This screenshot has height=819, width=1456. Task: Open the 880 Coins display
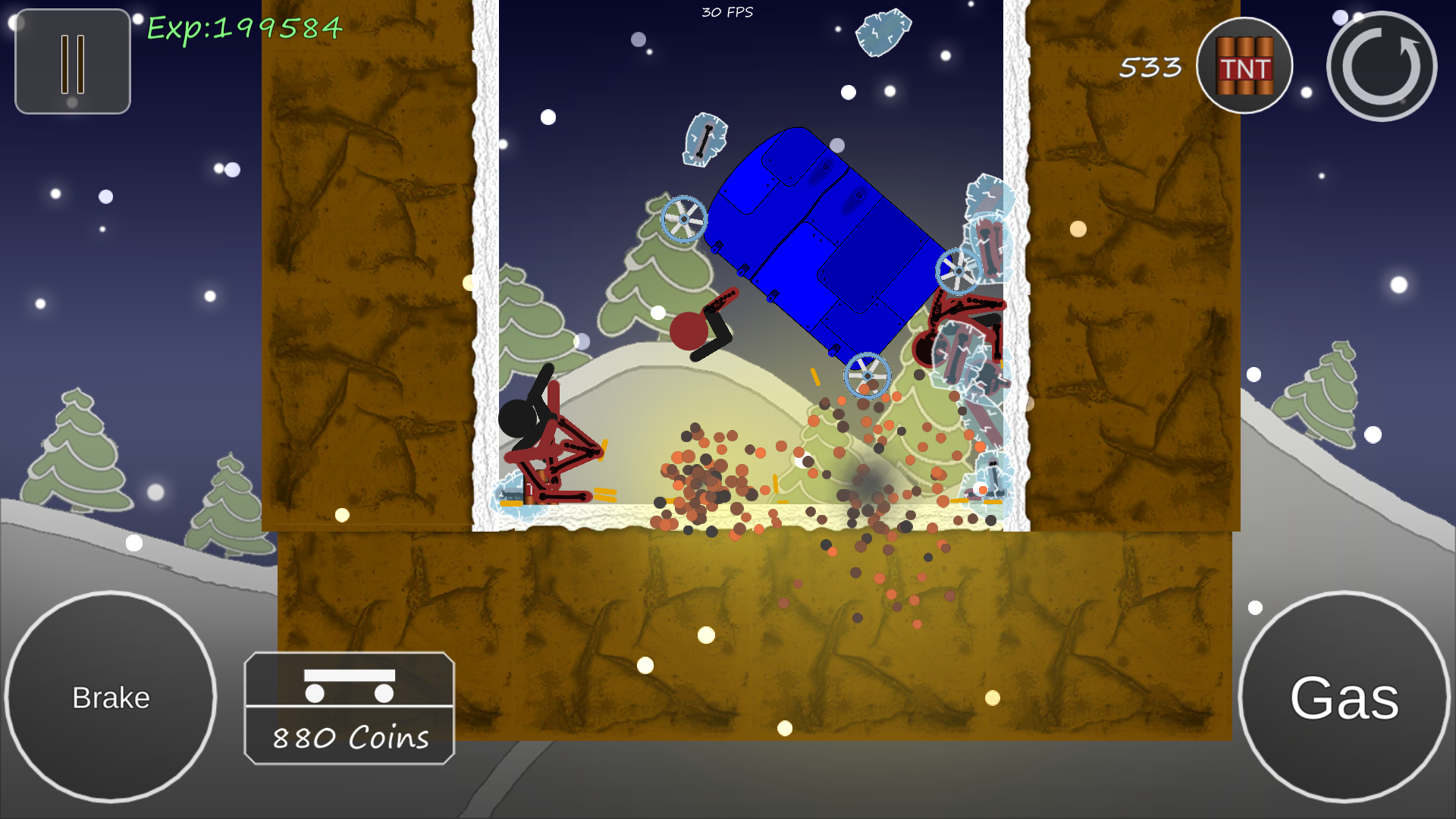(349, 737)
